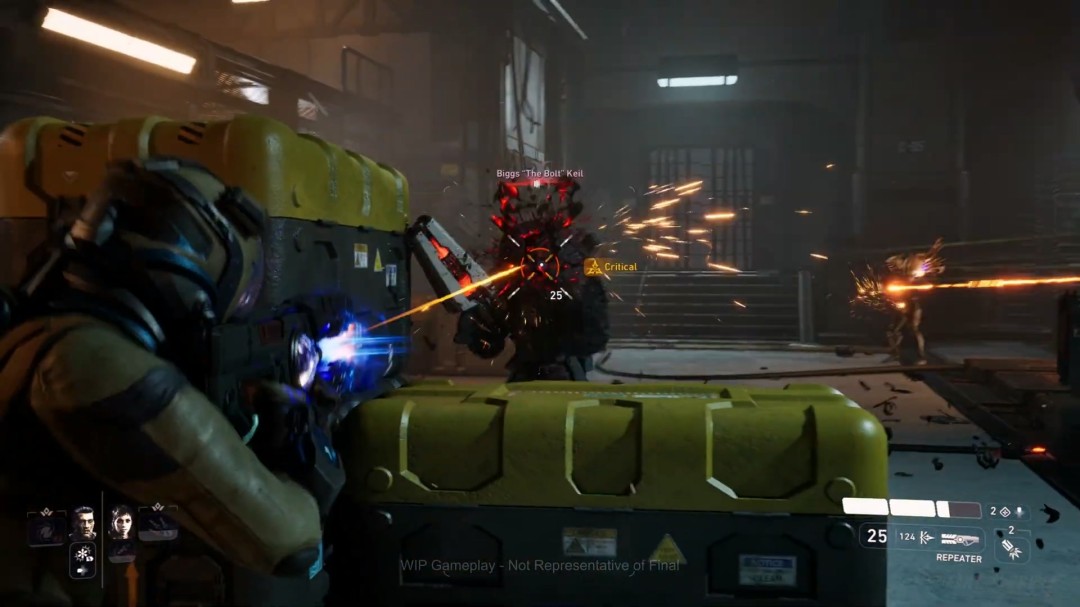Trigger the ability slot right of the female portrait
The height and width of the screenshot is (607, 1080).
point(158,522)
